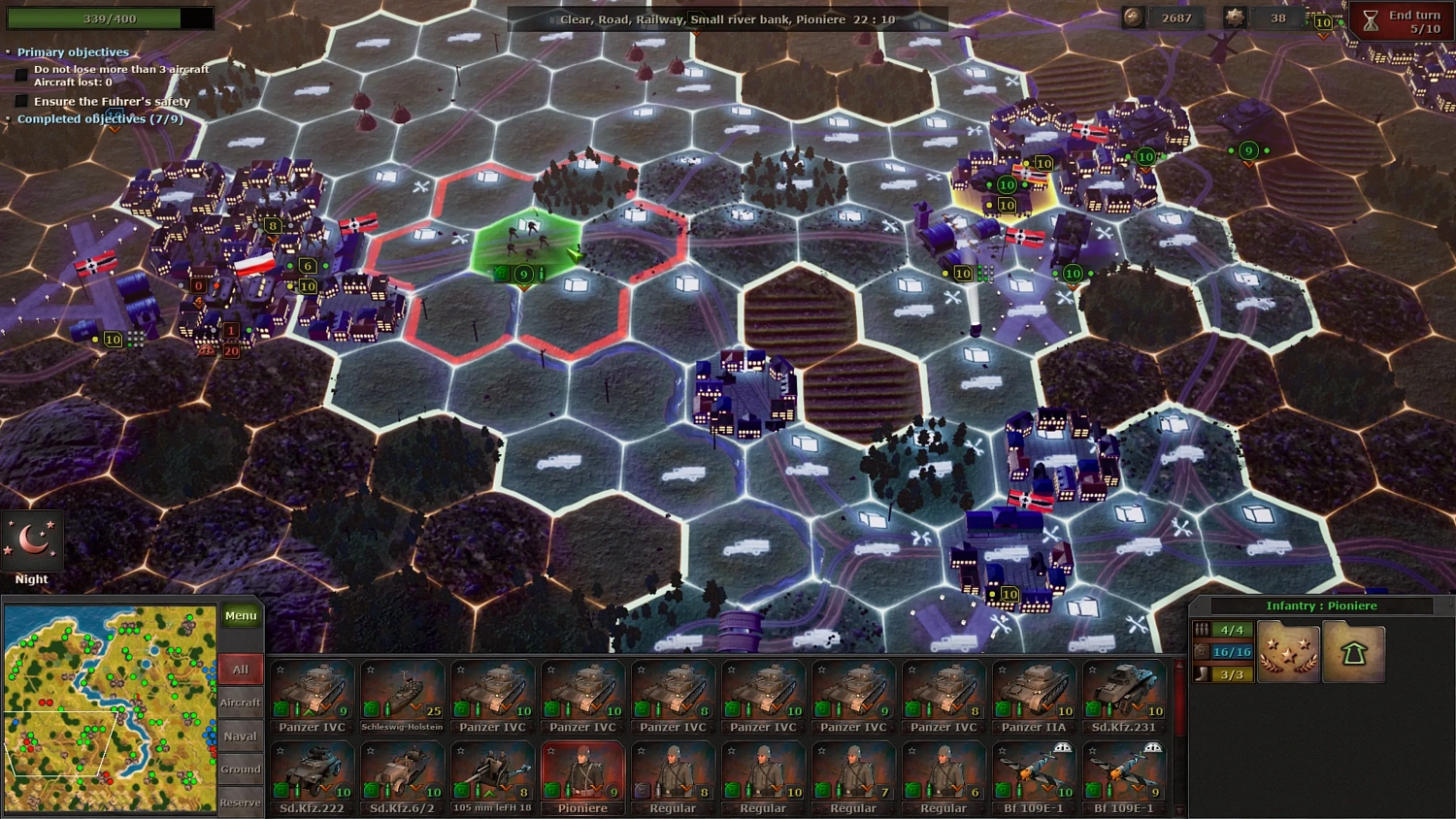Image resolution: width=1456 pixels, height=819 pixels.
Task: Click the fuel canister icon showing 16/16
Action: point(1204,650)
